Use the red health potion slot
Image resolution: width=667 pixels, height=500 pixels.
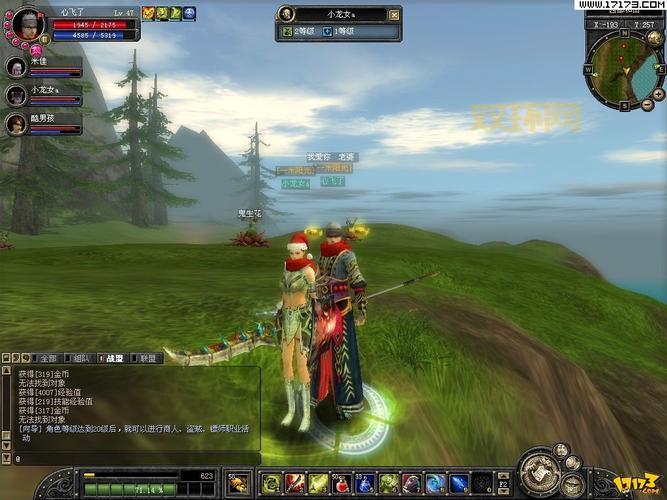341,484
